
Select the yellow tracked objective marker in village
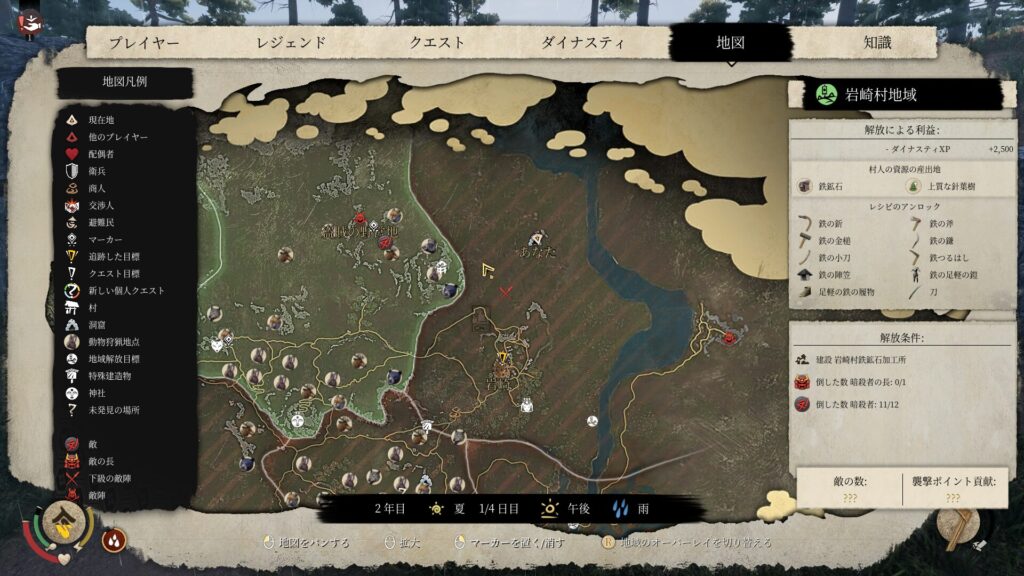point(501,355)
